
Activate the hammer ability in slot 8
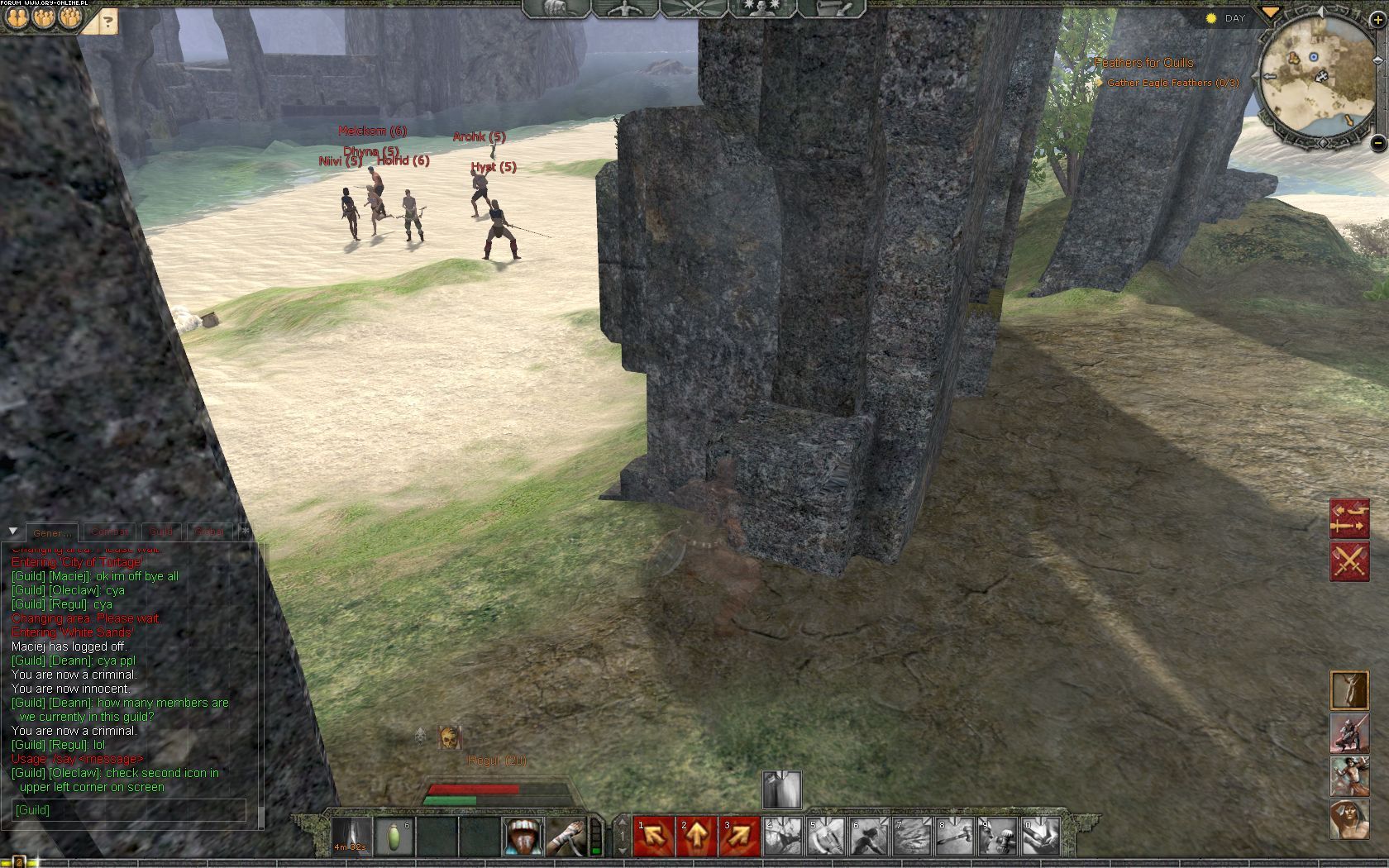point(955,836)
